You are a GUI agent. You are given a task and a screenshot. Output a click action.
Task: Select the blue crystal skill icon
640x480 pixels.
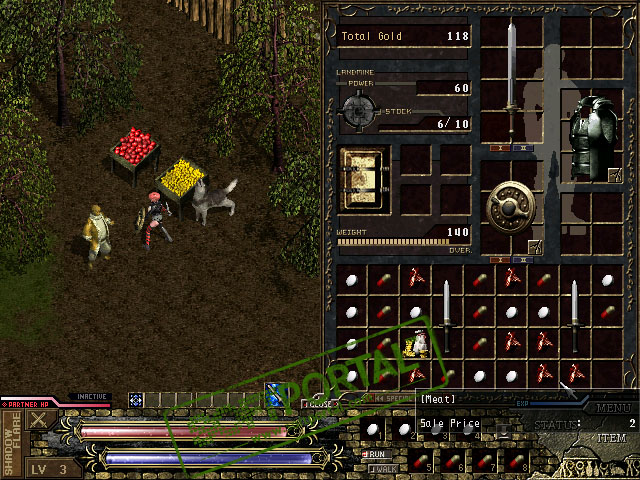[x=136, y=400]
